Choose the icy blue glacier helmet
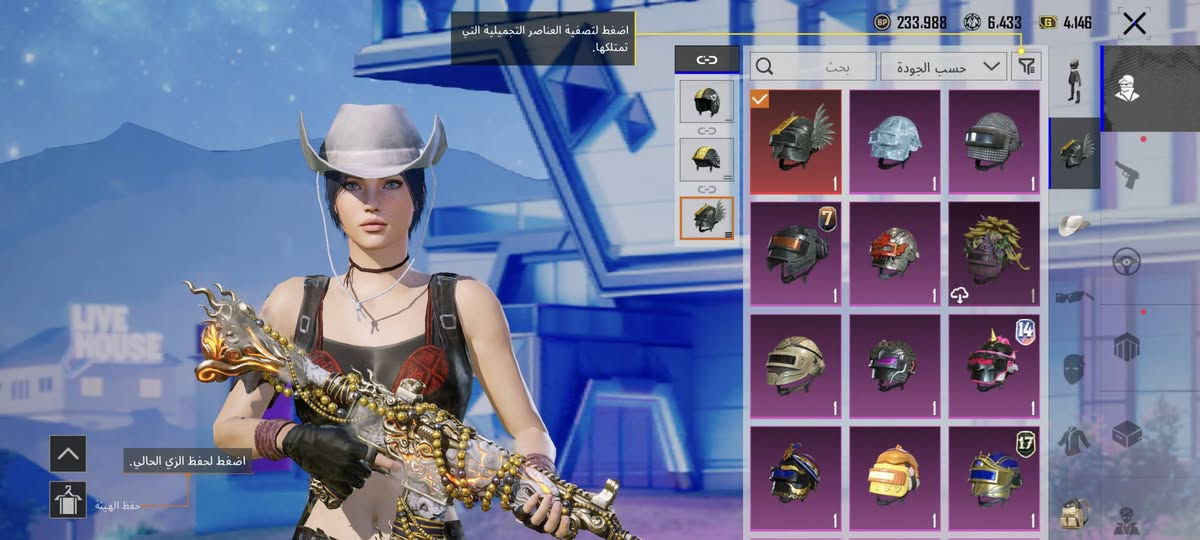Image resolution: width=1200 pixels, height=540 pixels. tap(895, 141)
